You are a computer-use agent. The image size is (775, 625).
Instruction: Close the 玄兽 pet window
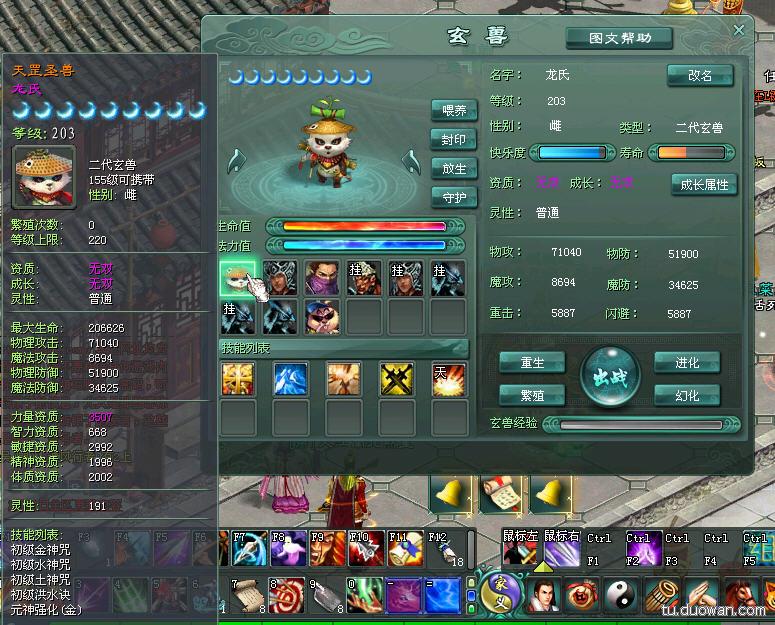(739, 30)
